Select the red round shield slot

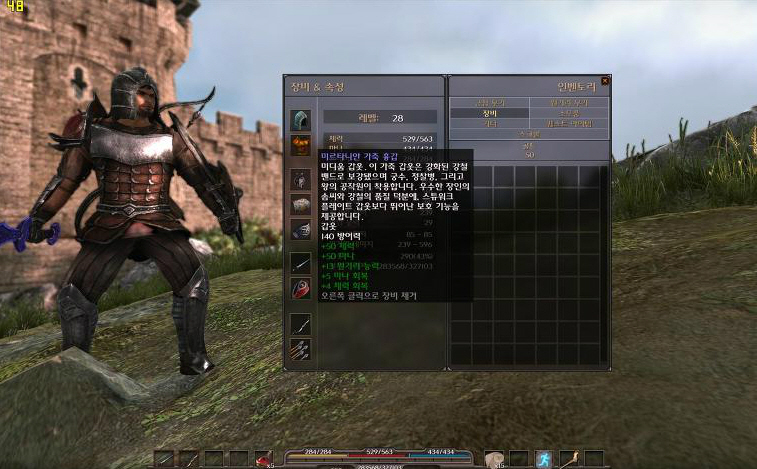301,289
